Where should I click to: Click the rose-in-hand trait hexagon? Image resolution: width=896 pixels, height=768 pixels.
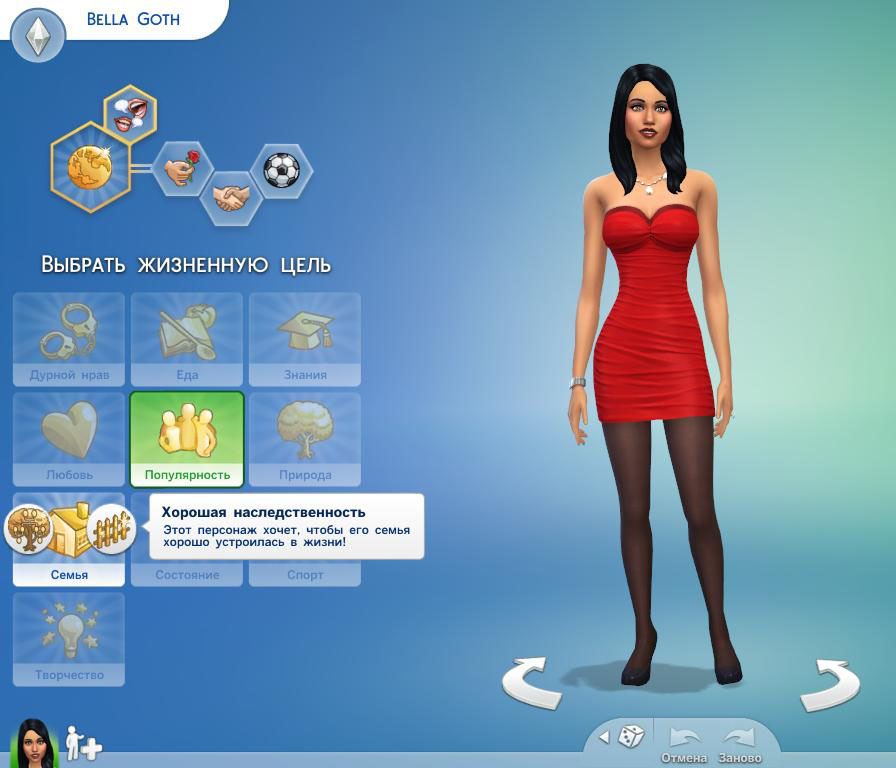182,168
